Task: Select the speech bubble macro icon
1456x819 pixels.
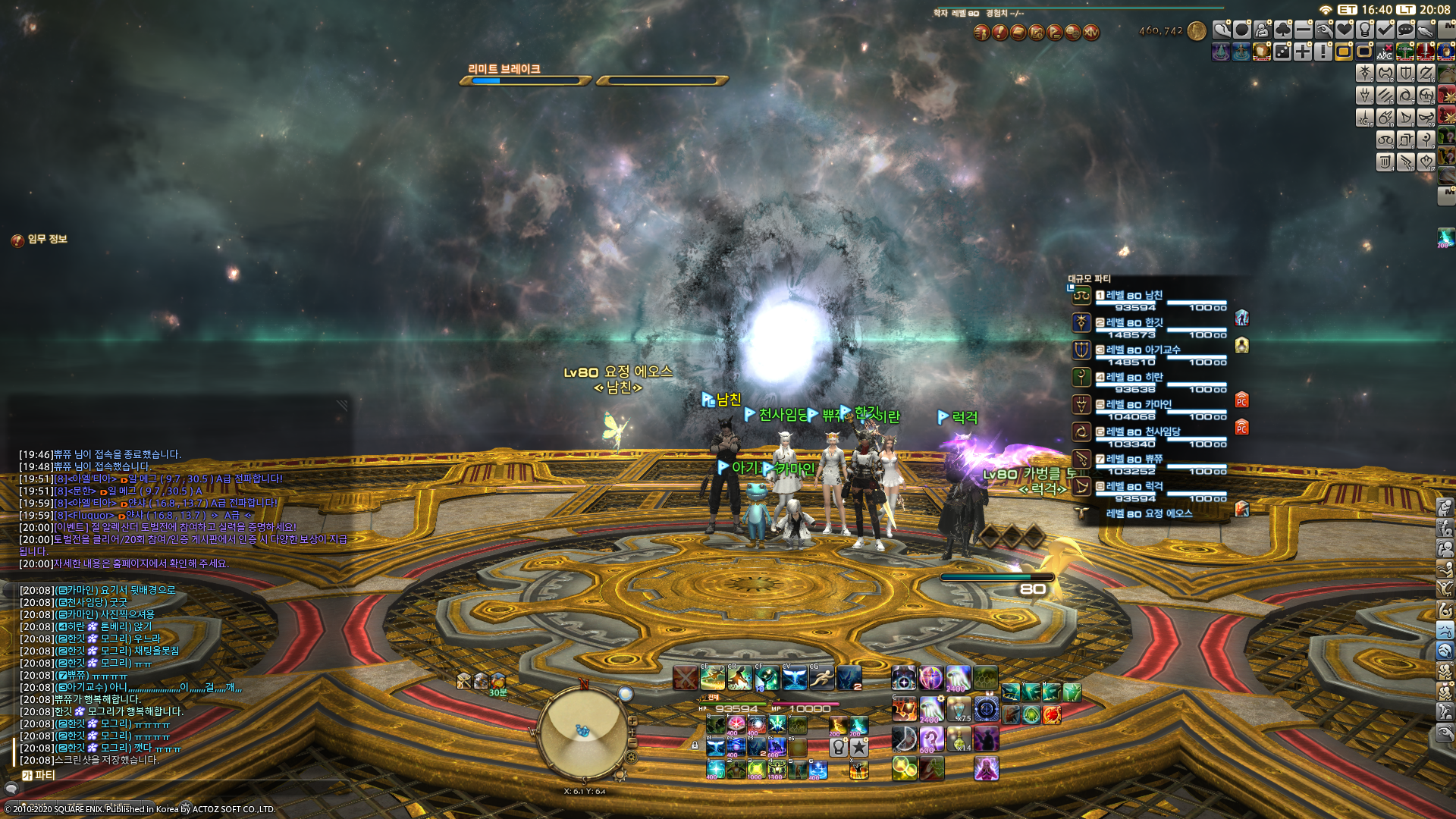Action: coord(1406,30)
